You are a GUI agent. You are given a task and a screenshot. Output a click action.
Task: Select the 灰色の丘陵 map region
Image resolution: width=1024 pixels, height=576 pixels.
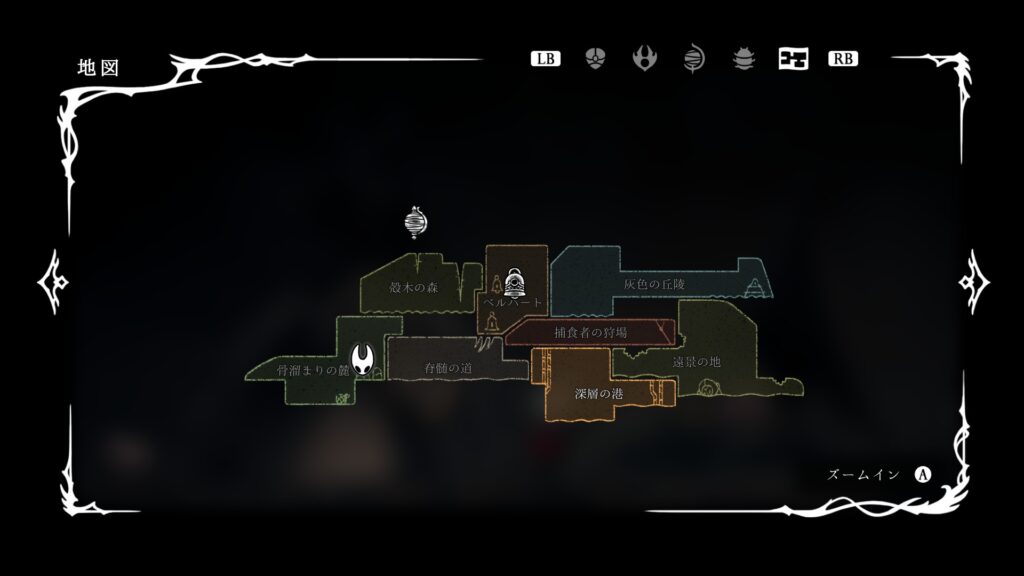pyautogui.click(x=654, y=284)
